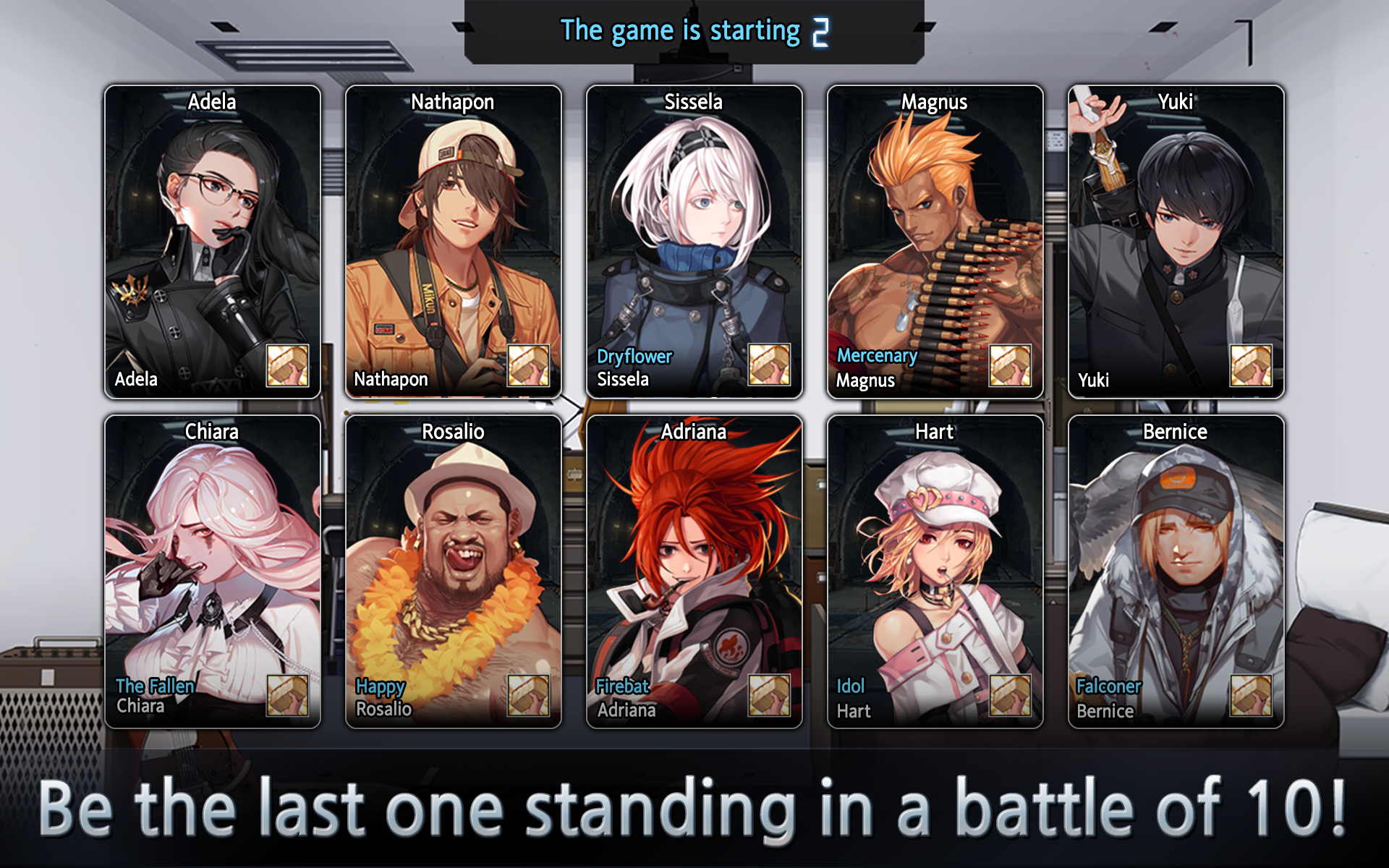The height and width of the screenshot is (868, 1389).
Task: Click the Firebat skin label on Adriana's card
Action: [623, 686]
